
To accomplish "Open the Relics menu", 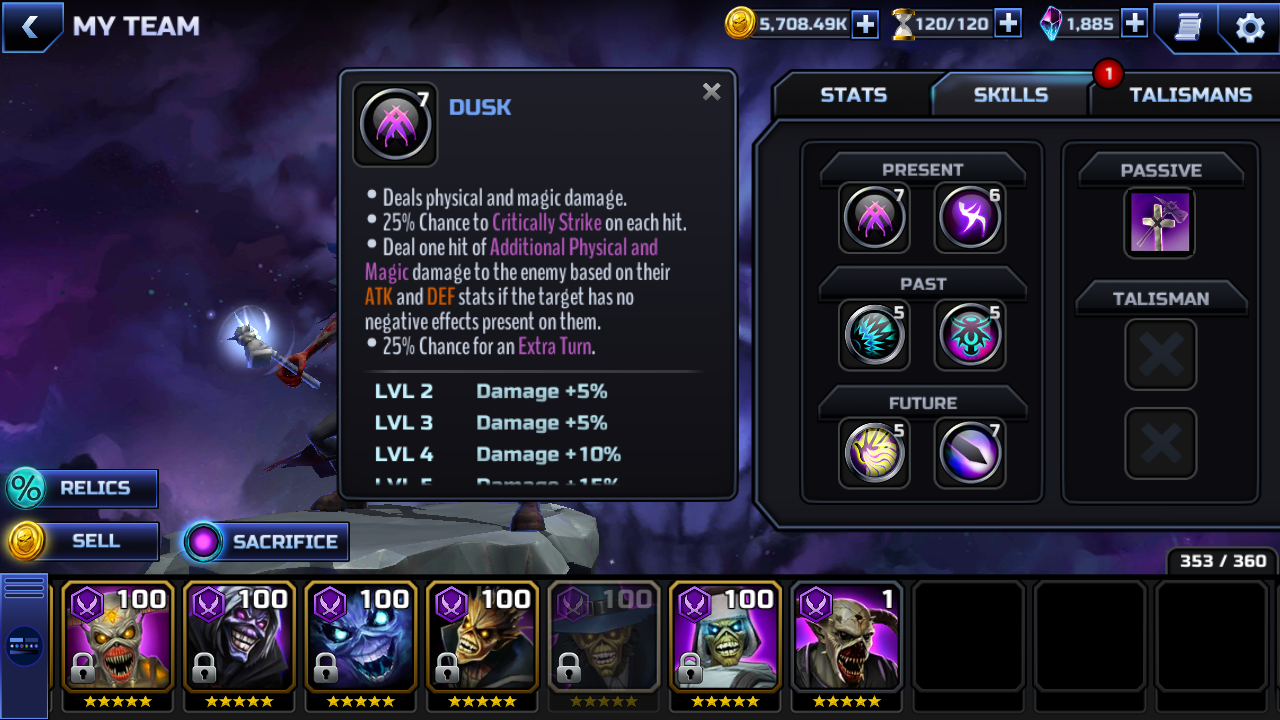I will 82,489.
